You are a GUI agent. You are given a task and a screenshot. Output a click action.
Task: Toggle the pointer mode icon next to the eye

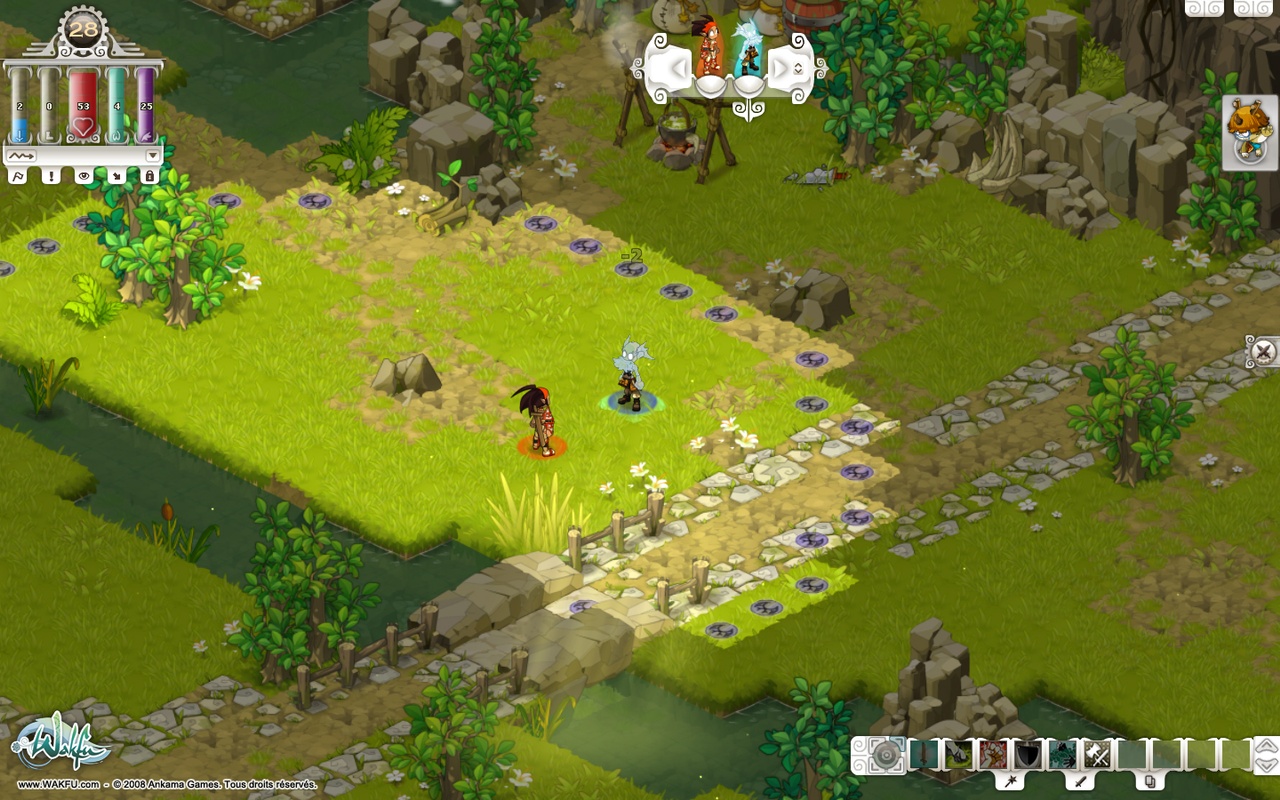117,176
